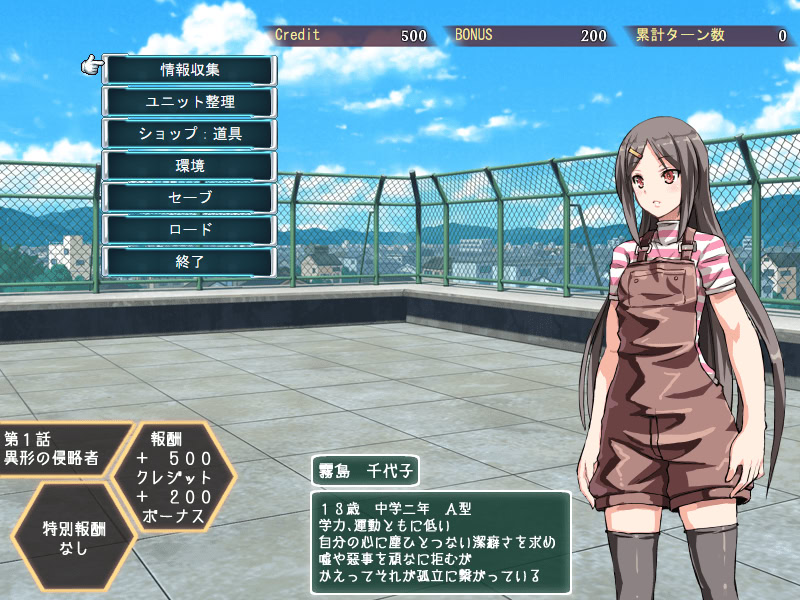This screenshot has width=800, height=600.
Task: Open the ユニット整理 menu
Action: tap(189, 102)
